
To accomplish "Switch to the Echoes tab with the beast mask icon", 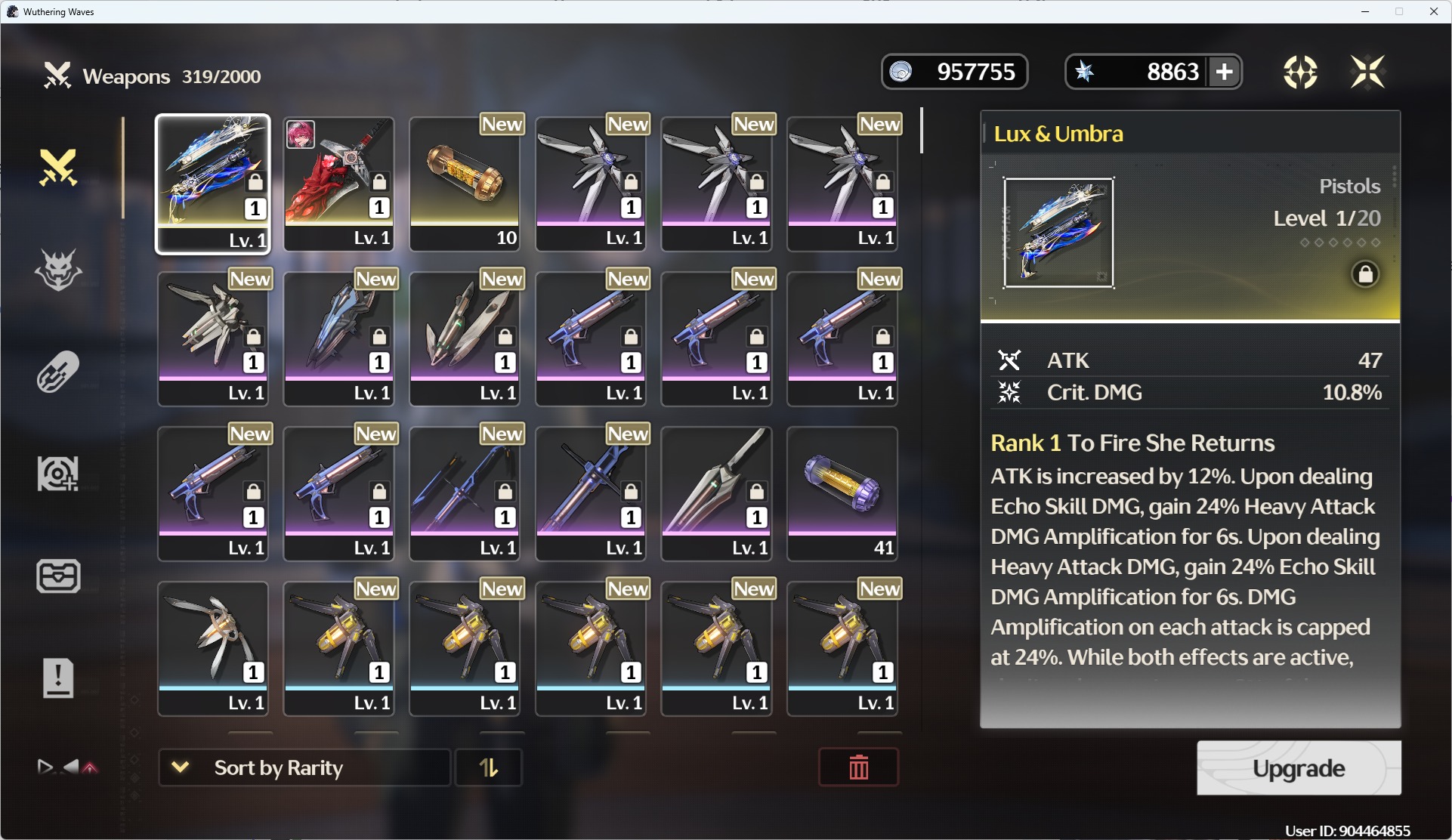I will (58, 270).
